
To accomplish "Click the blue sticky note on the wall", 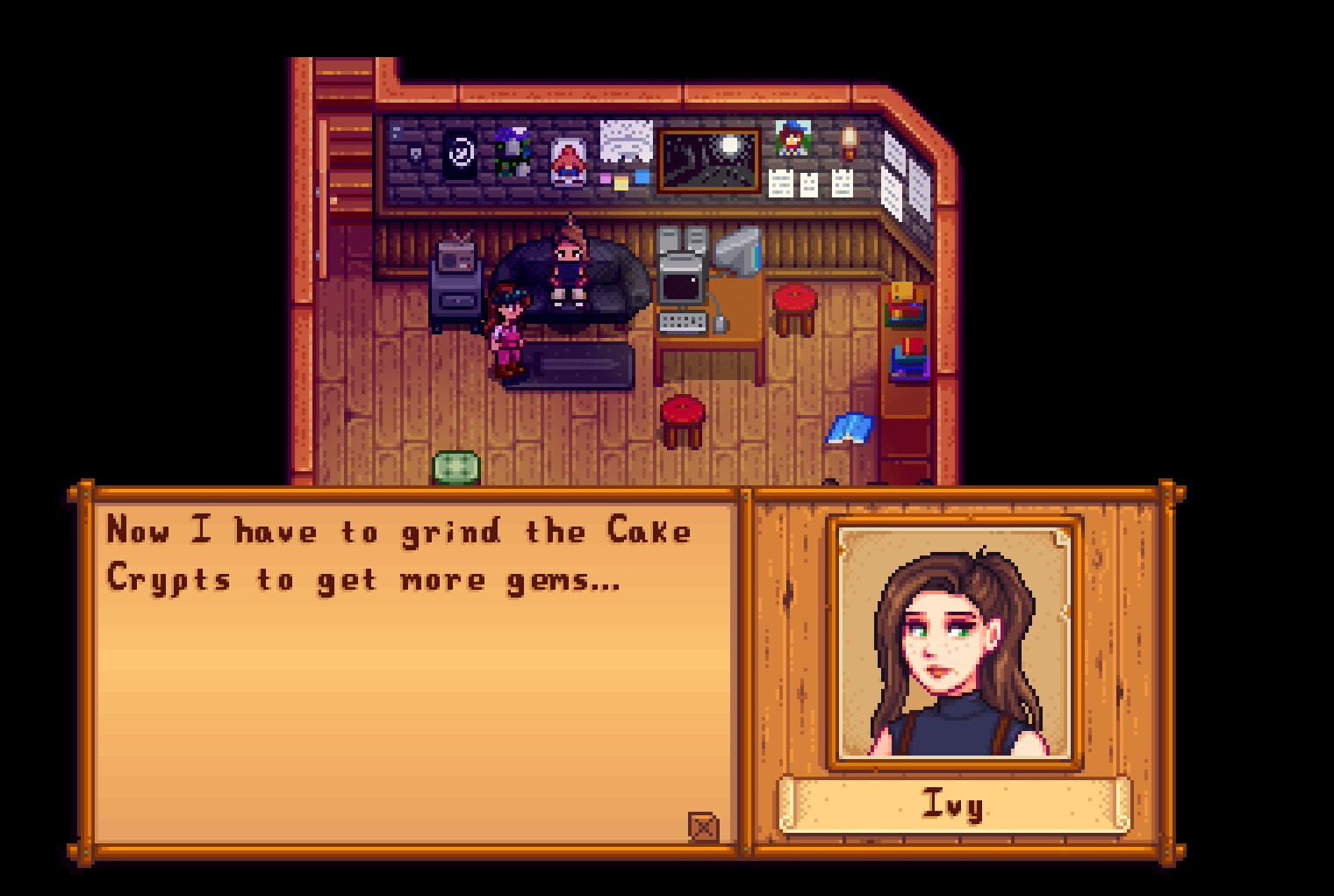I will point(642,176).
